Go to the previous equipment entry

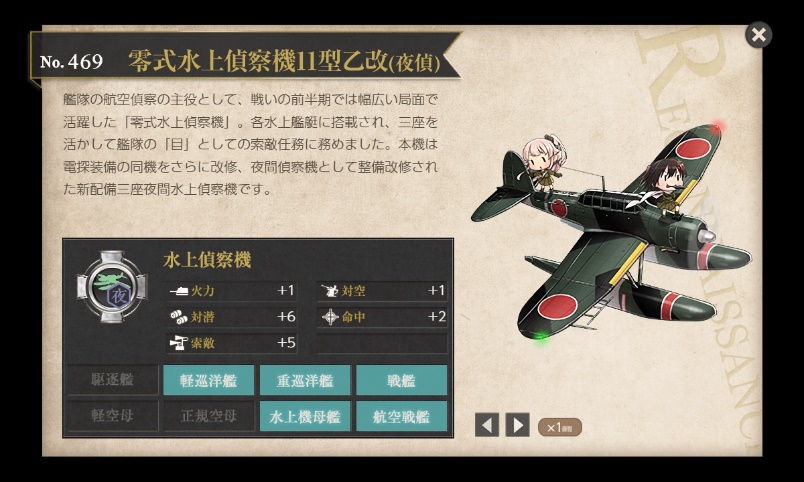pyautogui.click(x=487, y=425)
